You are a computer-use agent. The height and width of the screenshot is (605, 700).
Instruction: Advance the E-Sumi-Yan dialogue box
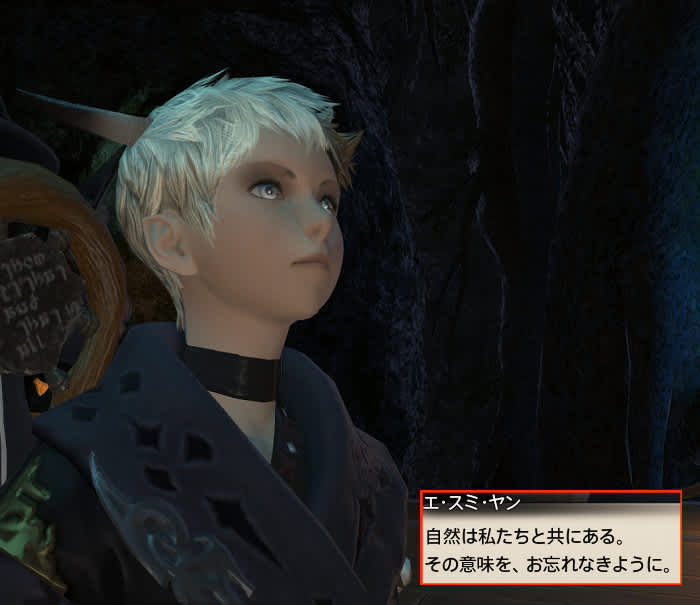[549, 551]
